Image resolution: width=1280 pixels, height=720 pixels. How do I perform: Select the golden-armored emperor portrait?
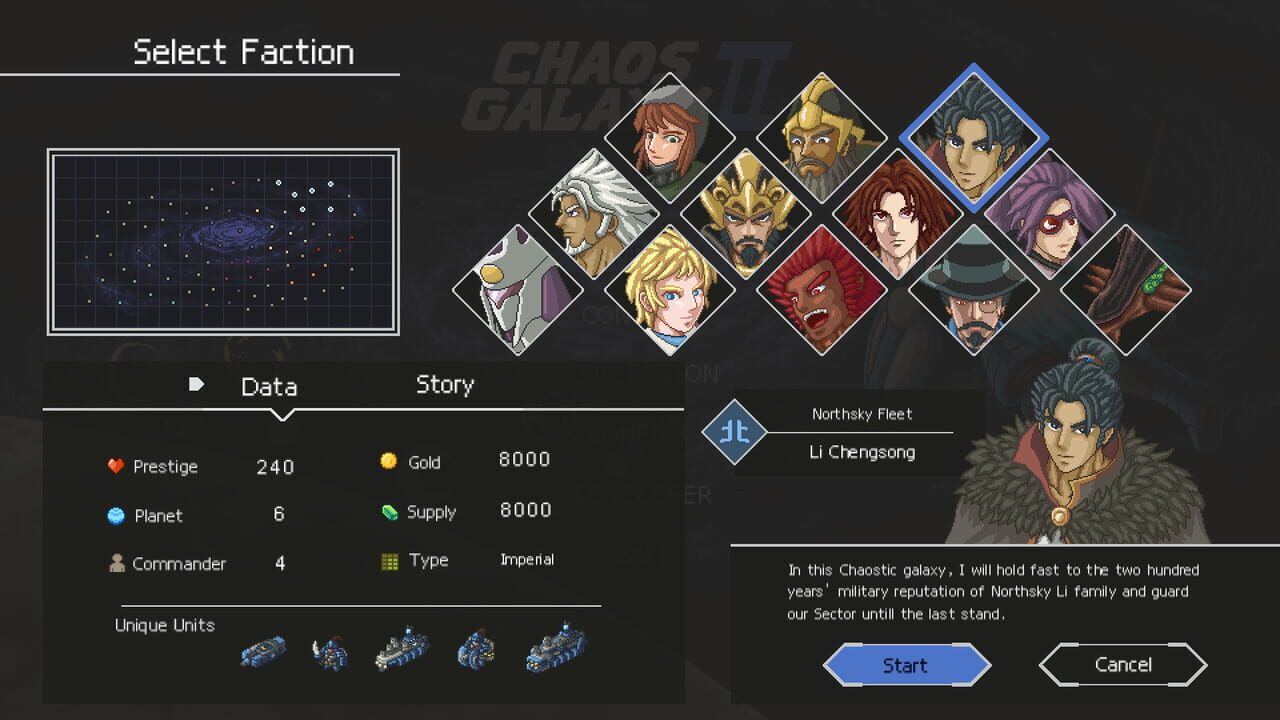[x=745, y=215]
